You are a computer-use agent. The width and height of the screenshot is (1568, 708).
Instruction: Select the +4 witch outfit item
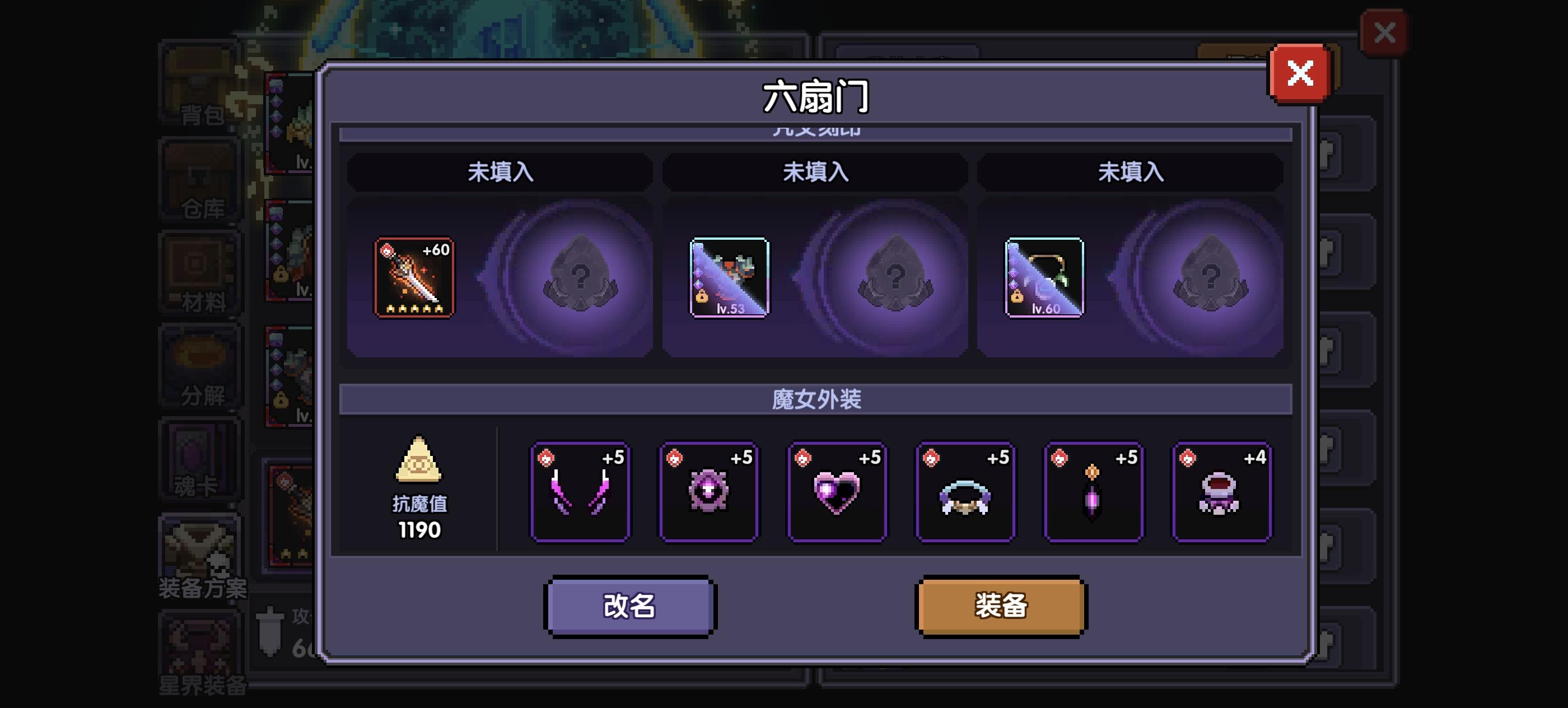[x=1221, y=490]
